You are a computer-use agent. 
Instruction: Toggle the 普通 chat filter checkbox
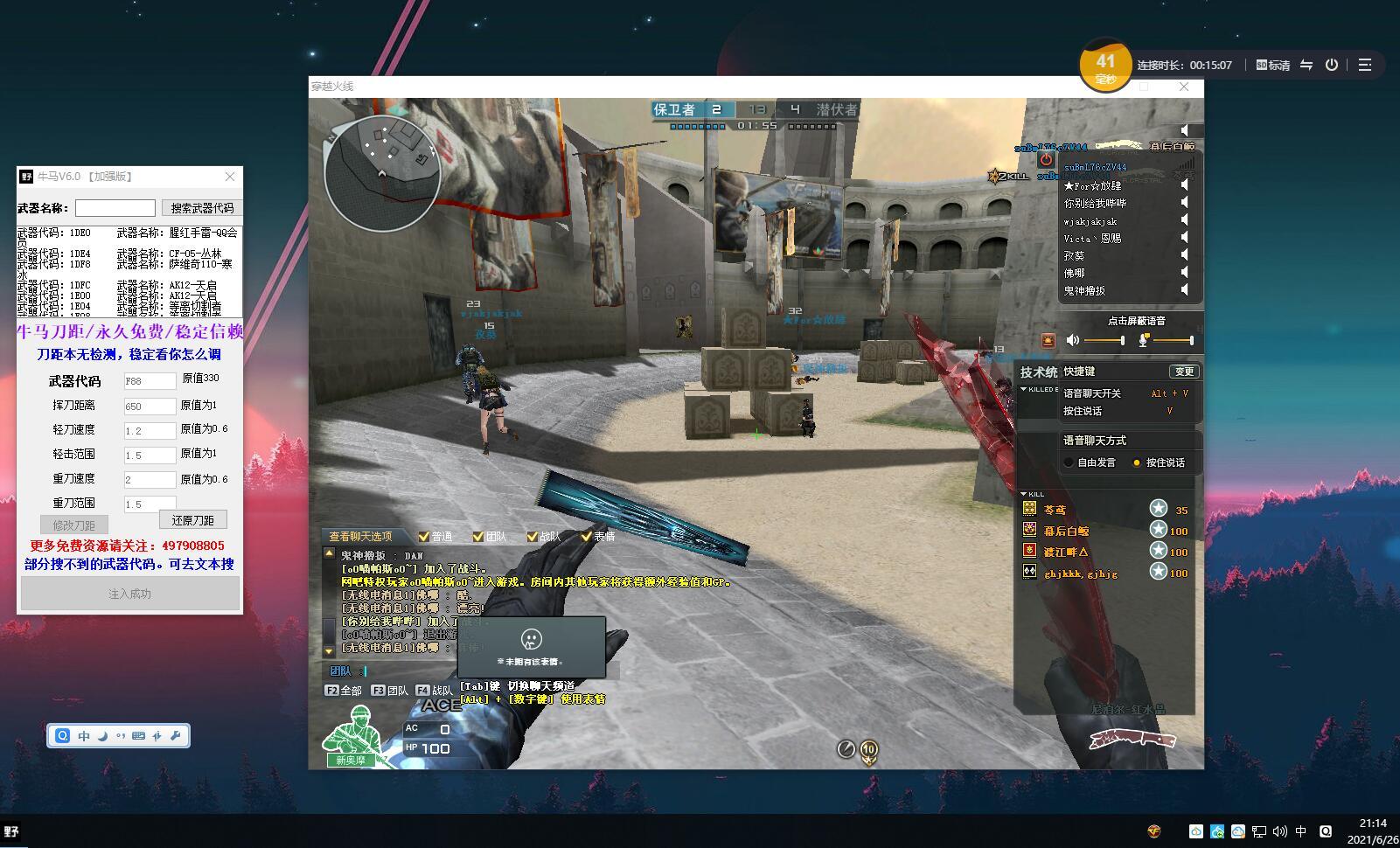click(424, 537)
